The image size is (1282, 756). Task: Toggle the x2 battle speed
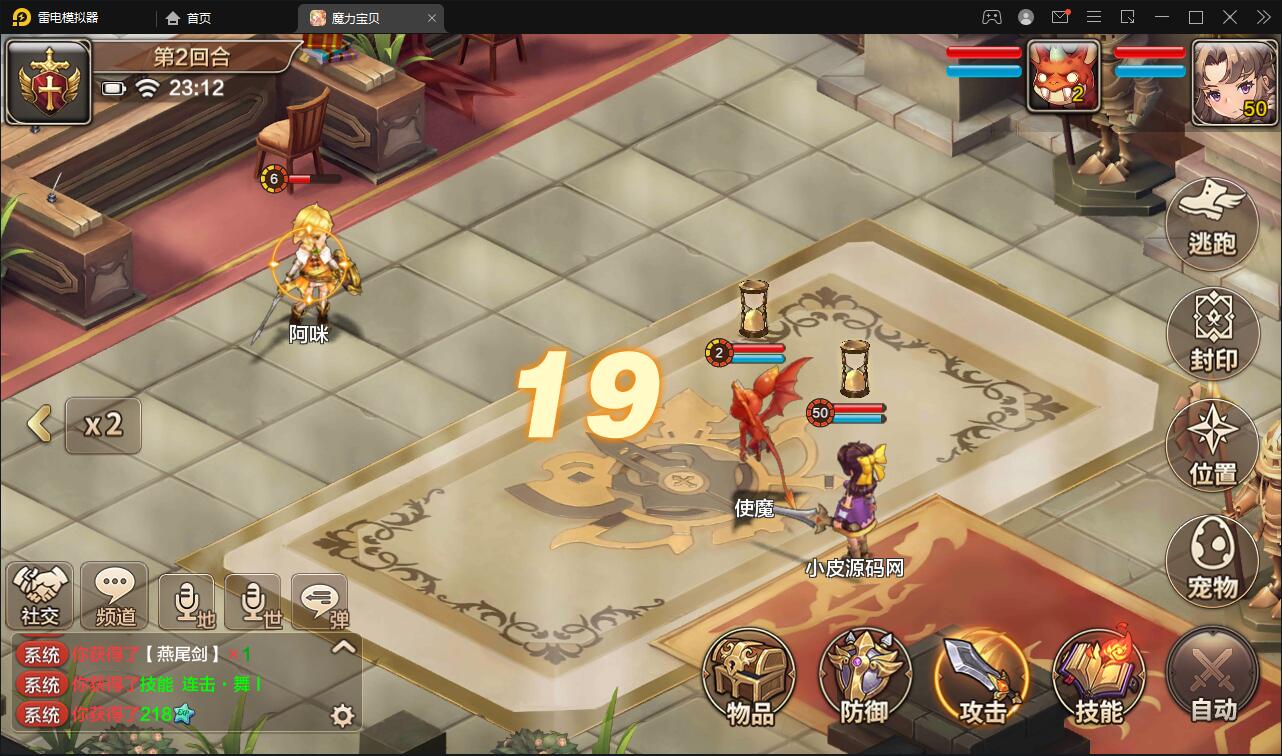click(x=103, y=425)
